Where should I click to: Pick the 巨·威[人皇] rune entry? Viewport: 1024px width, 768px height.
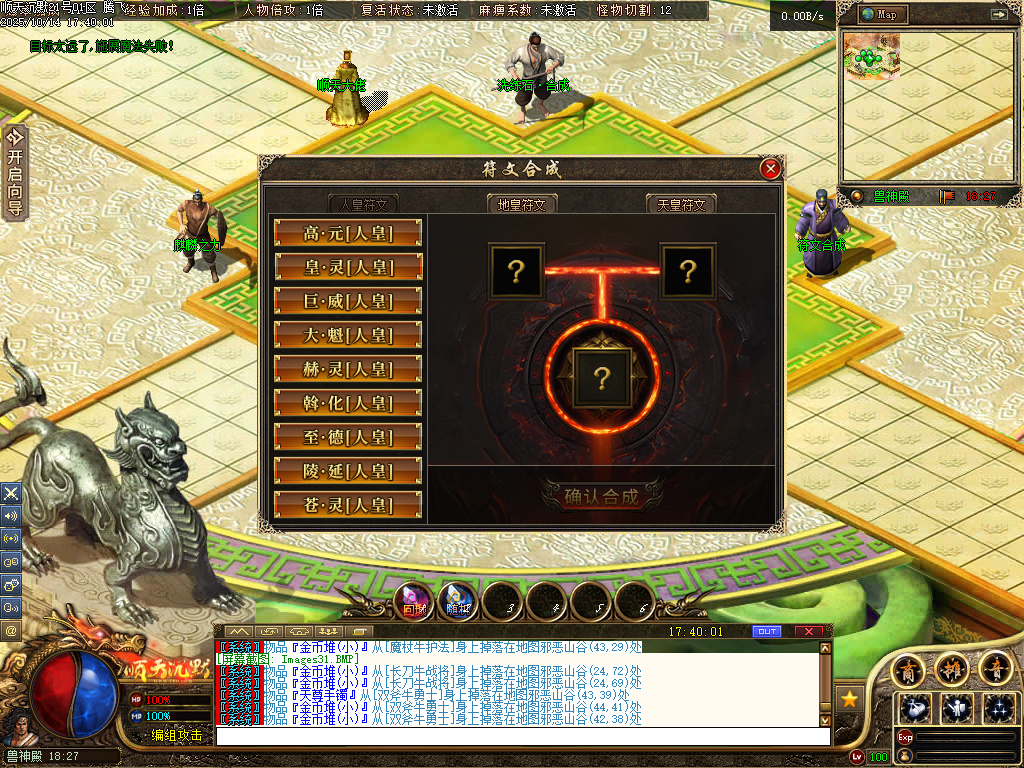(x=348, y=302)
